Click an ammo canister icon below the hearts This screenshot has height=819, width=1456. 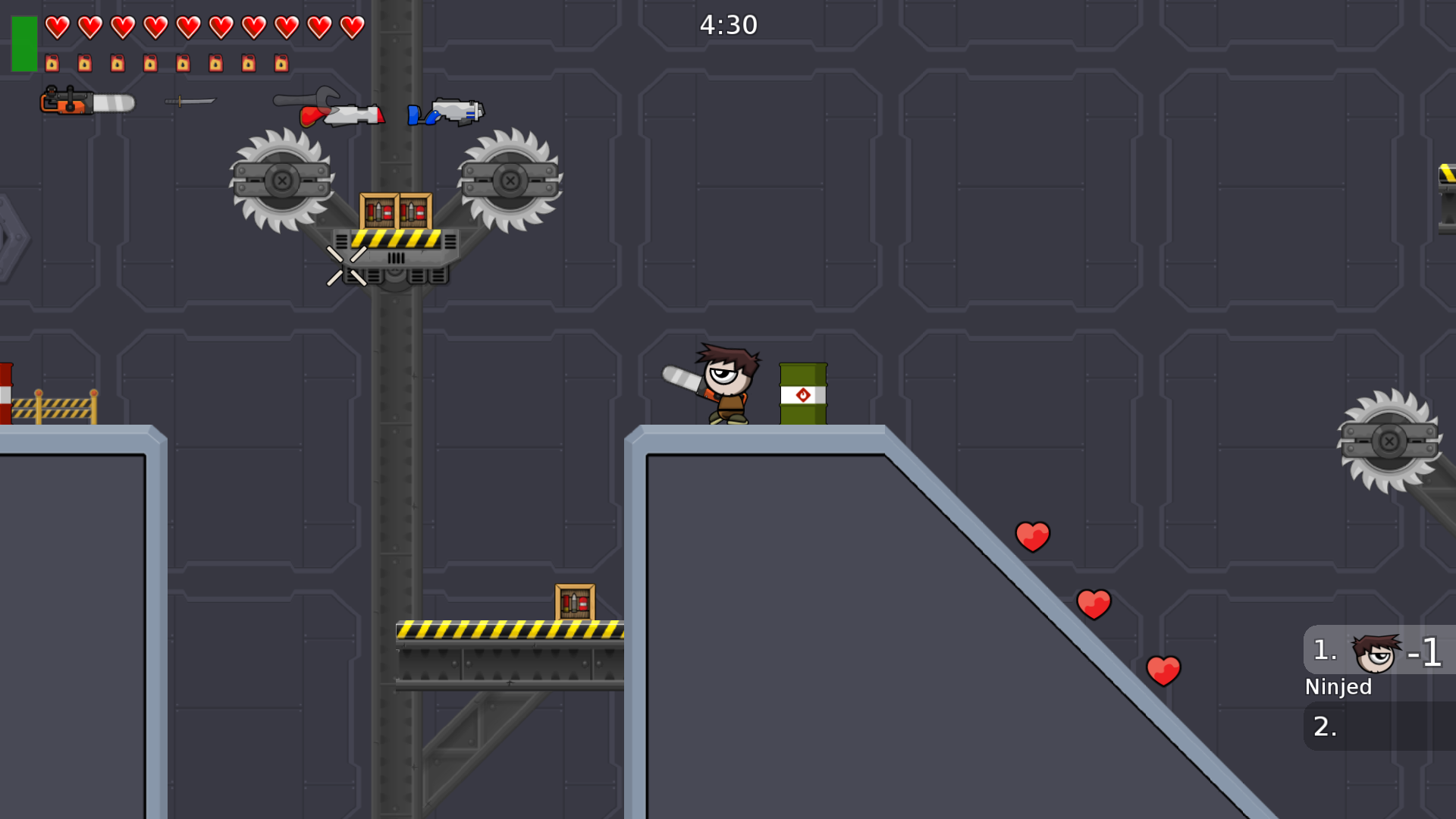52,63
